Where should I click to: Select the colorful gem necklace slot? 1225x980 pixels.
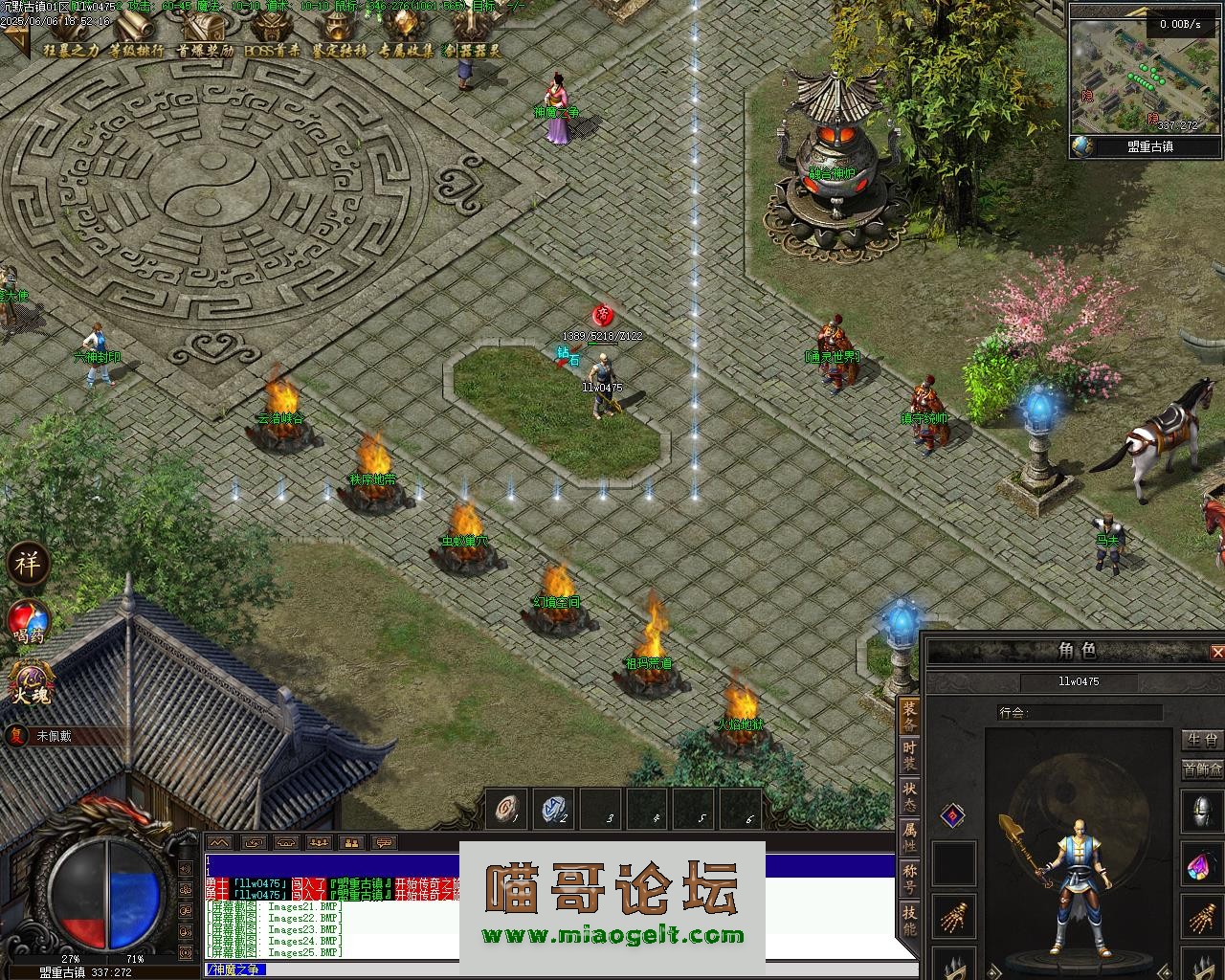coord(1202,864)
